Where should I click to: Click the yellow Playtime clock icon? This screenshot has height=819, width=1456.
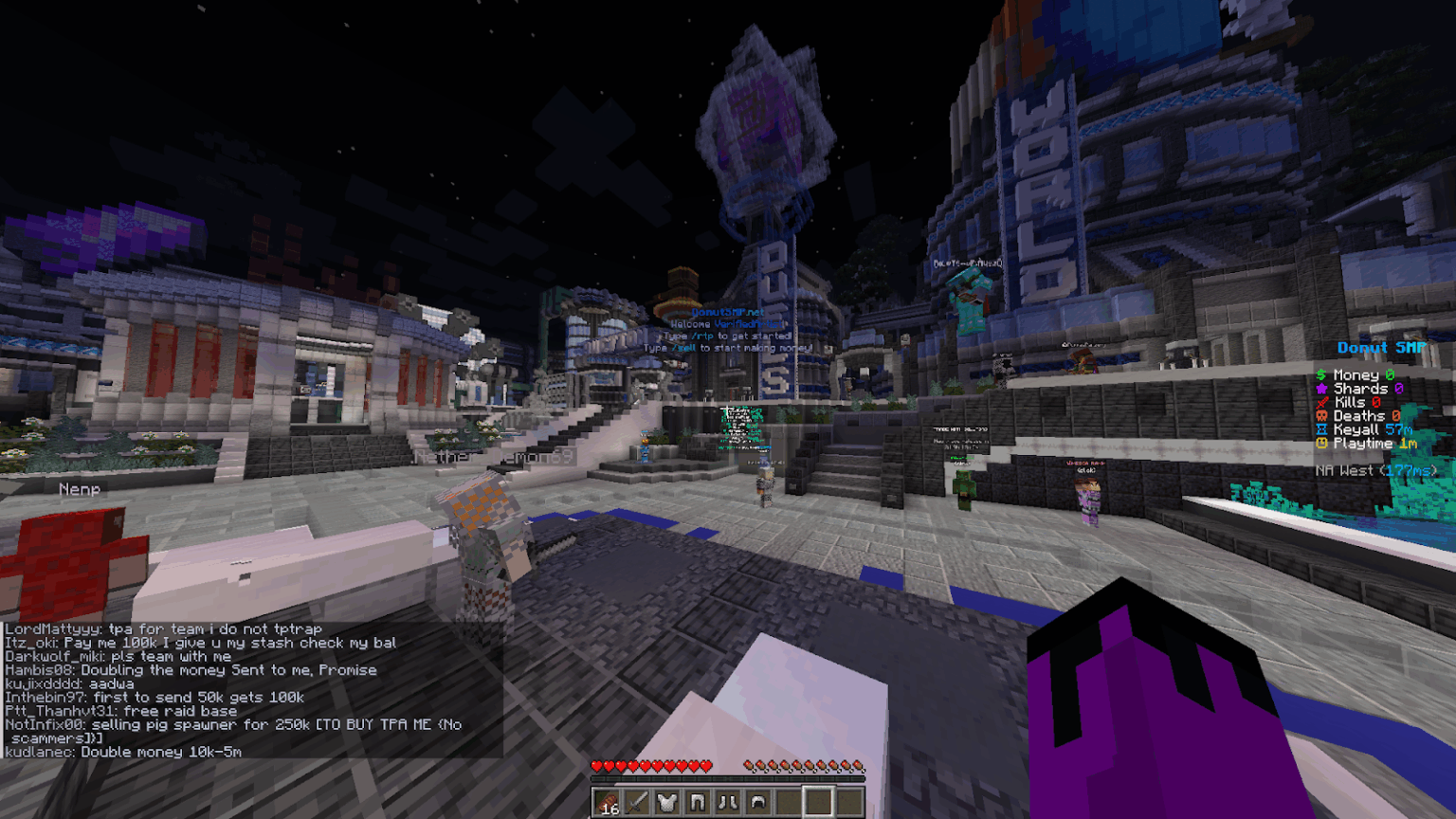(1321, 443)
